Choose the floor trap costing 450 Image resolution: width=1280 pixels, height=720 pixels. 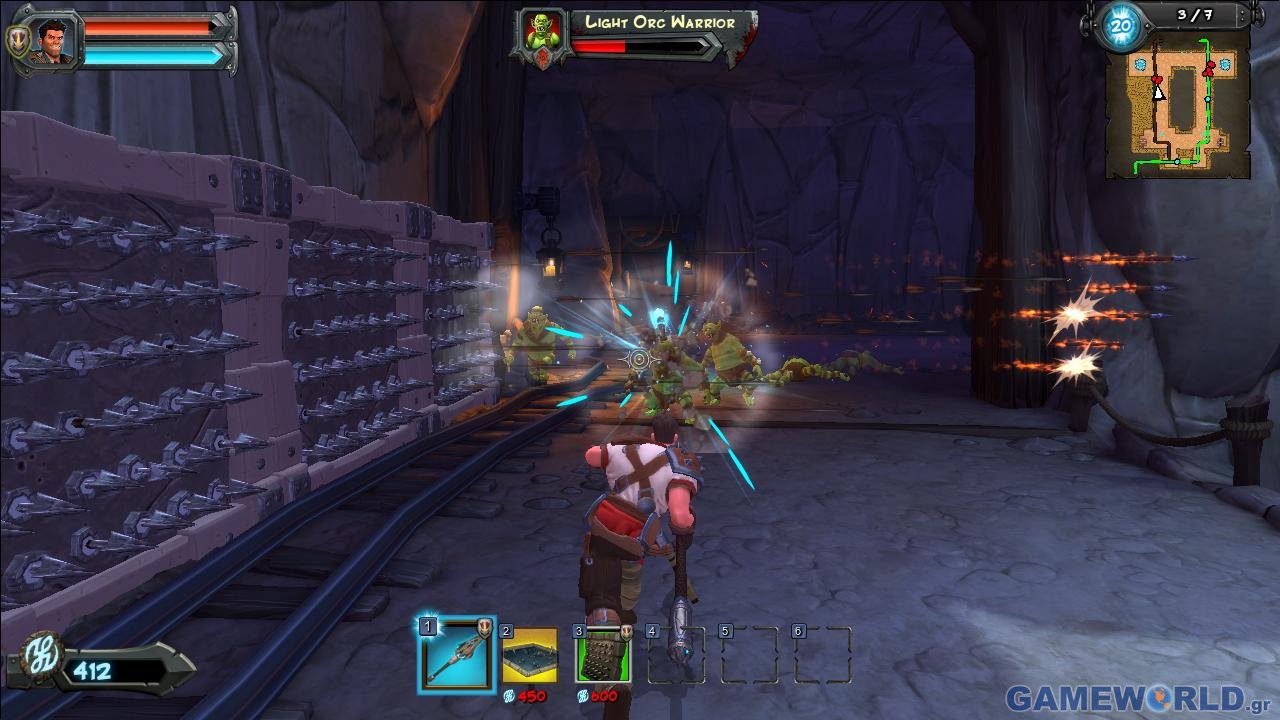coord(529,655)
